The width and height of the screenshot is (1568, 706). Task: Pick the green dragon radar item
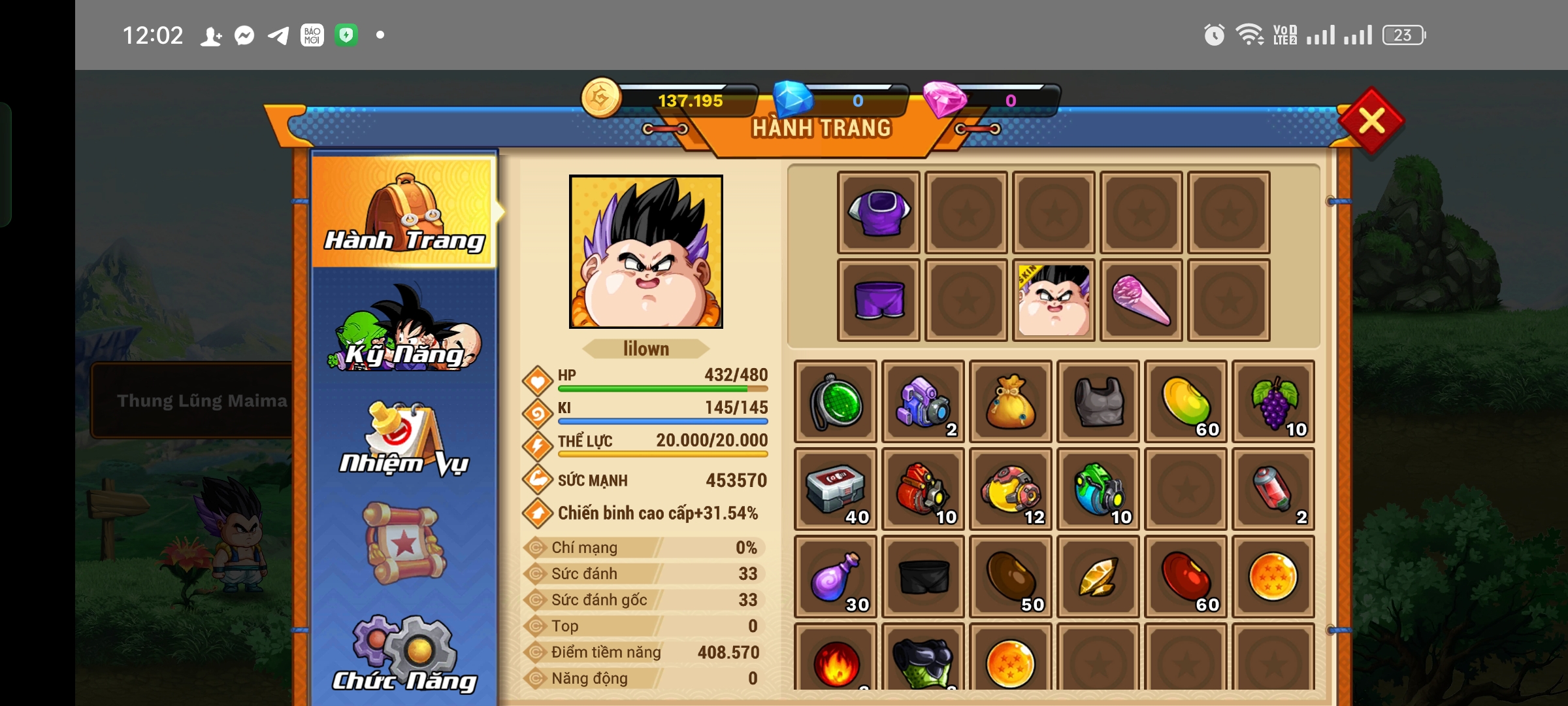pyautogui.click(x=836, y=401)
